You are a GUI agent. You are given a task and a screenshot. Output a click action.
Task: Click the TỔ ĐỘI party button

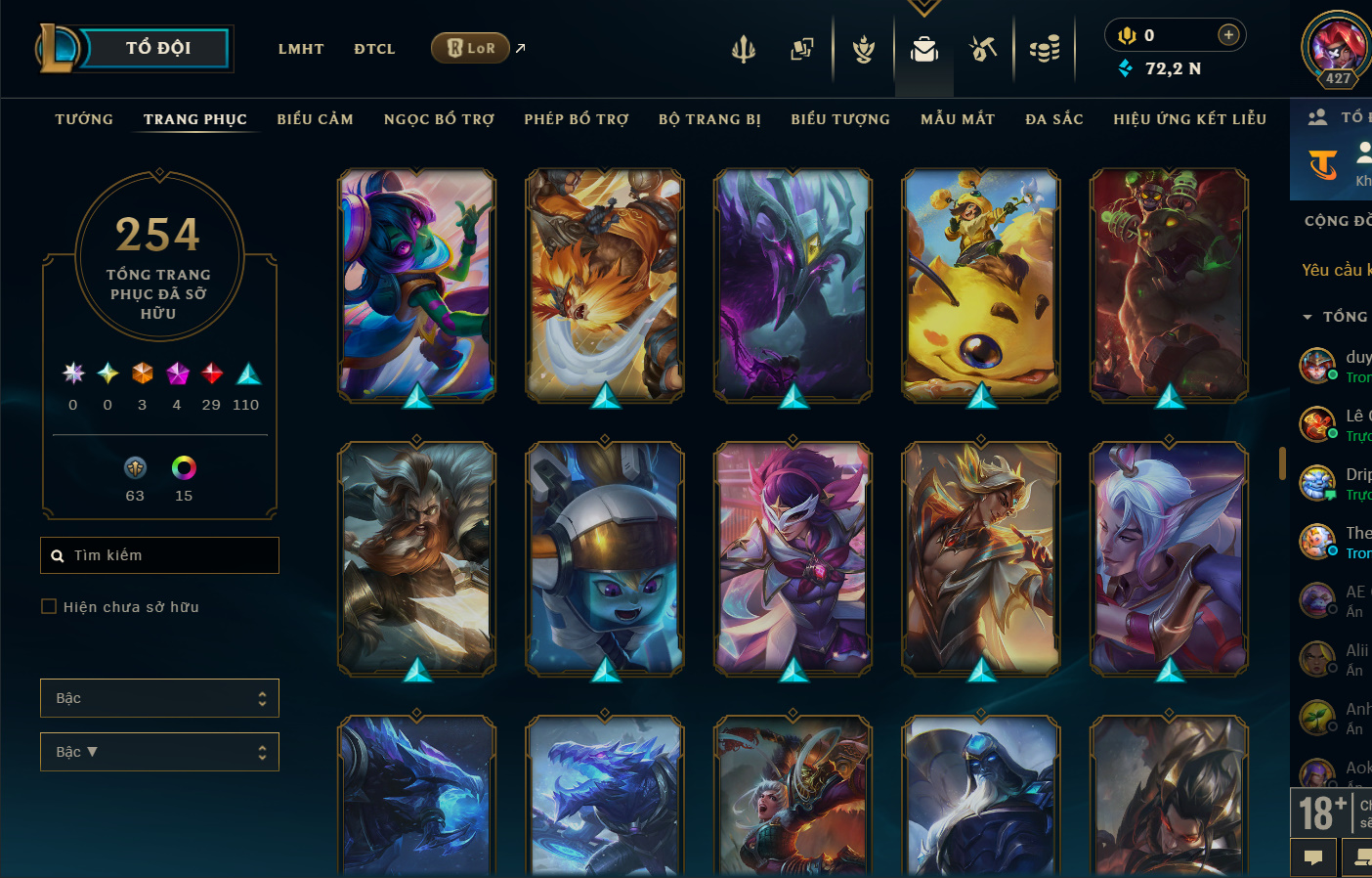click(157, 48)
